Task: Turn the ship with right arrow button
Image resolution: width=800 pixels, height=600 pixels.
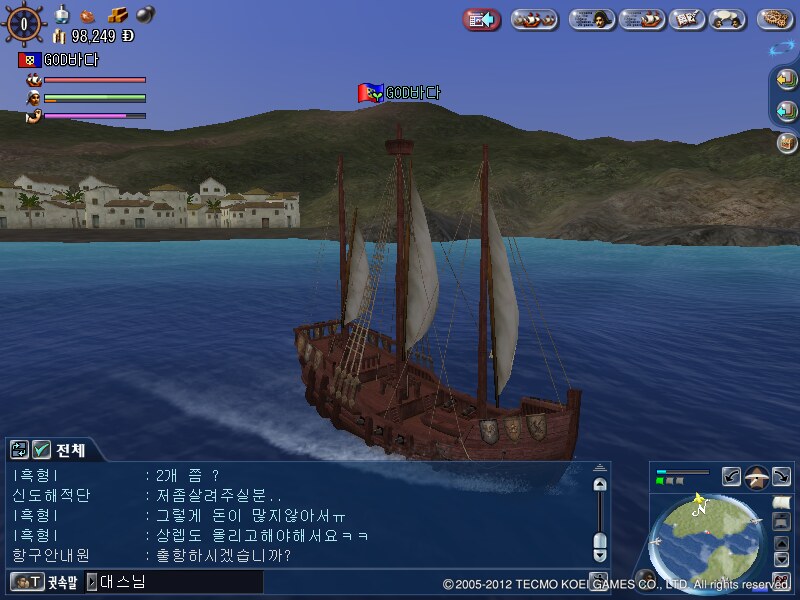Action: pyautogui.click(x=782, y=477)
